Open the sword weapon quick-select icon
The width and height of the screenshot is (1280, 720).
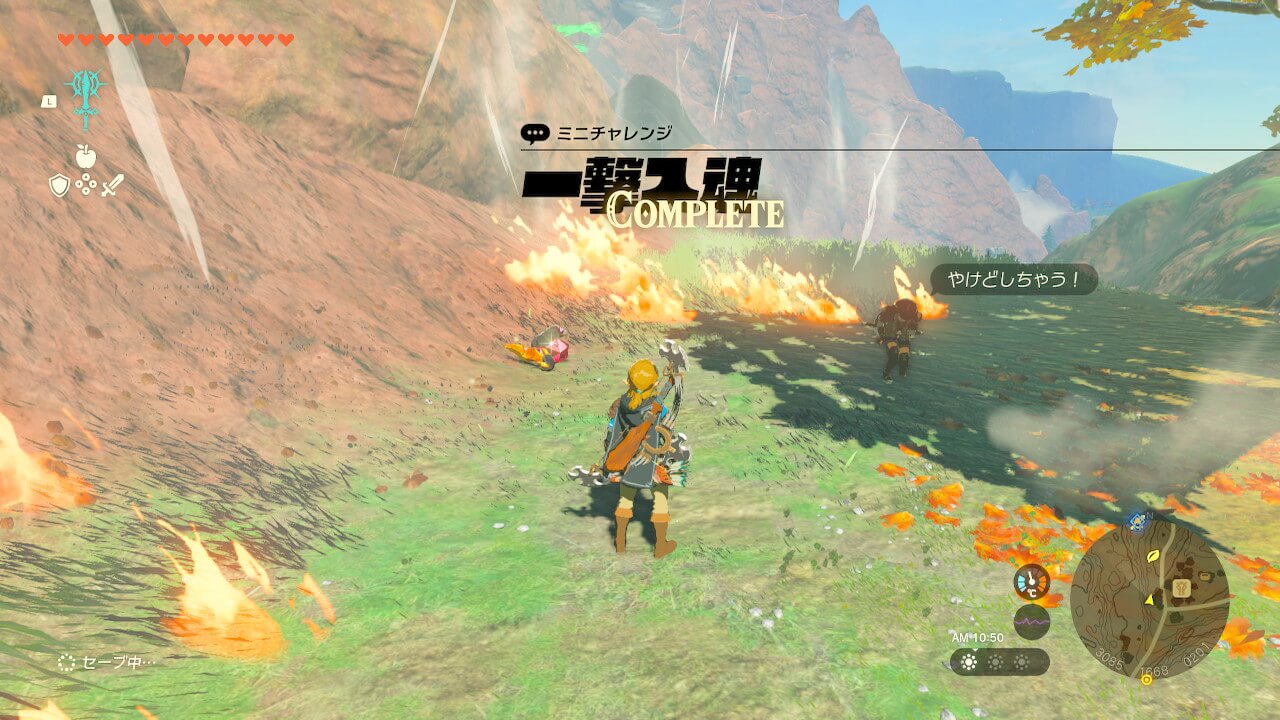point(112,184)
